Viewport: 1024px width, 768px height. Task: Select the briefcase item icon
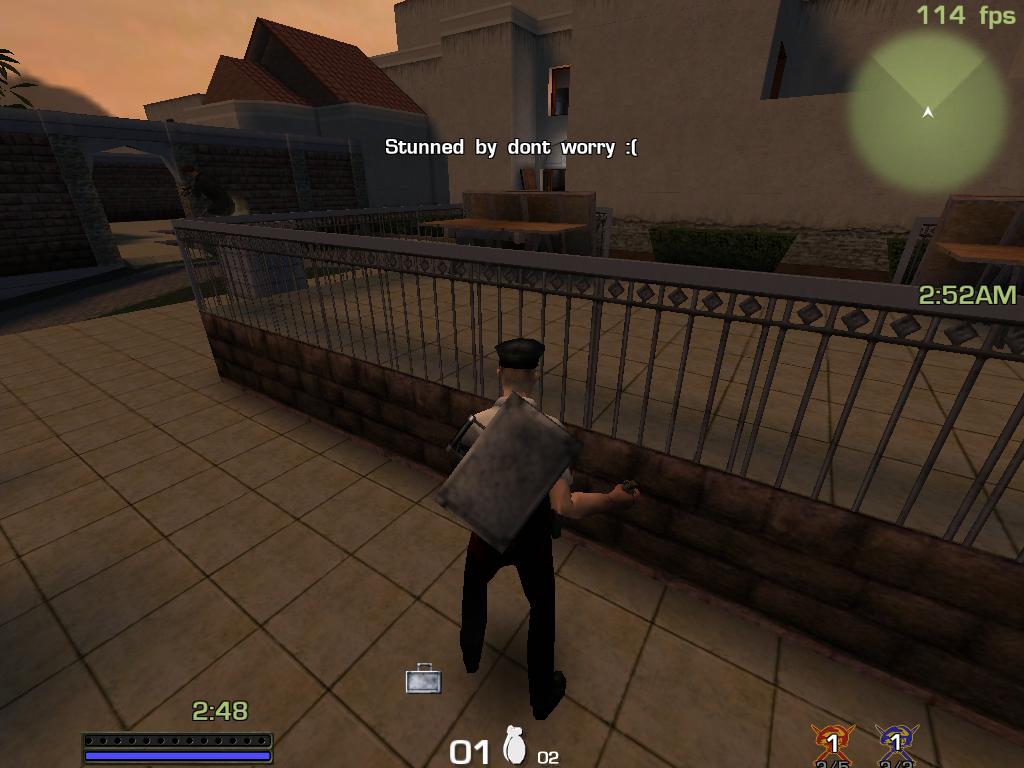tap(423, 678)
